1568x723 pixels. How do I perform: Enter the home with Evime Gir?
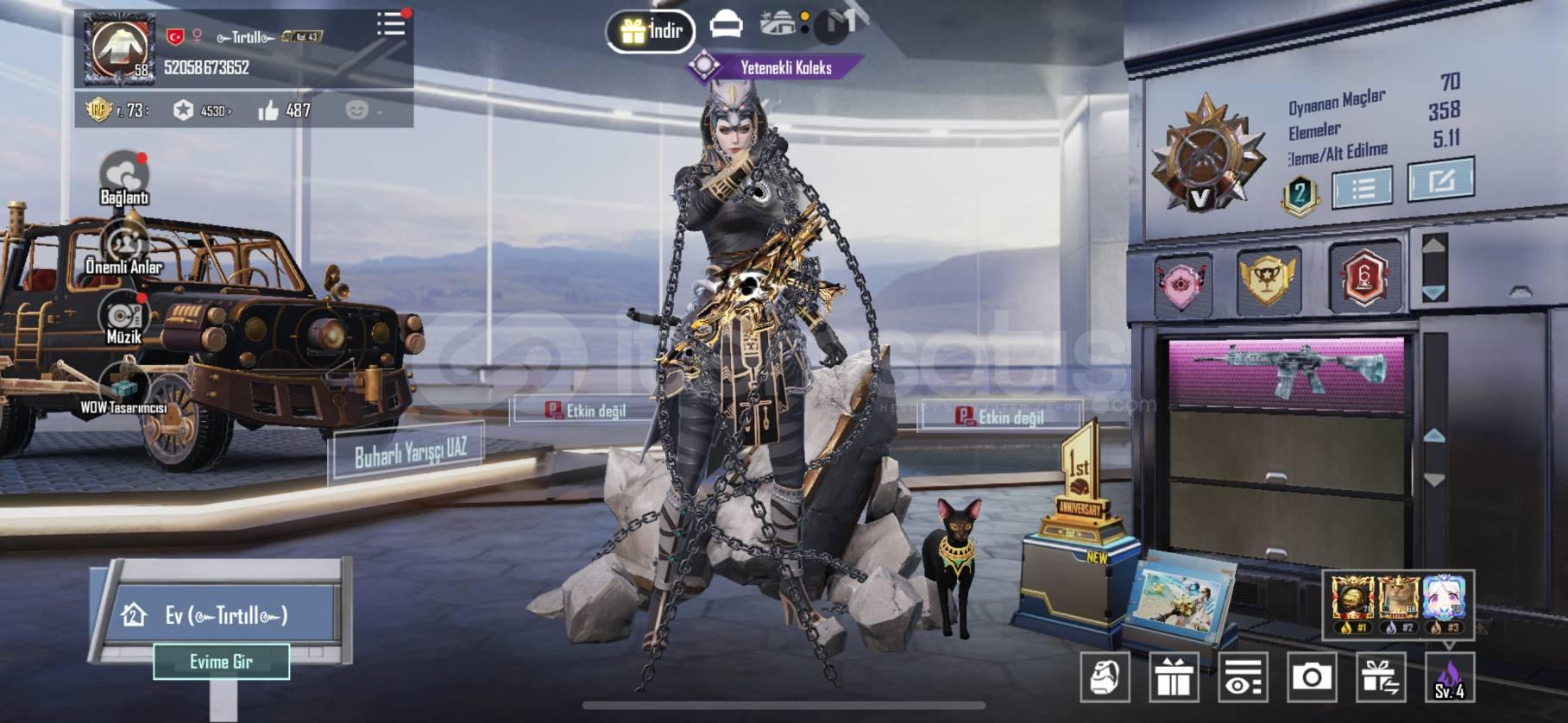click(x=221, y=662)
